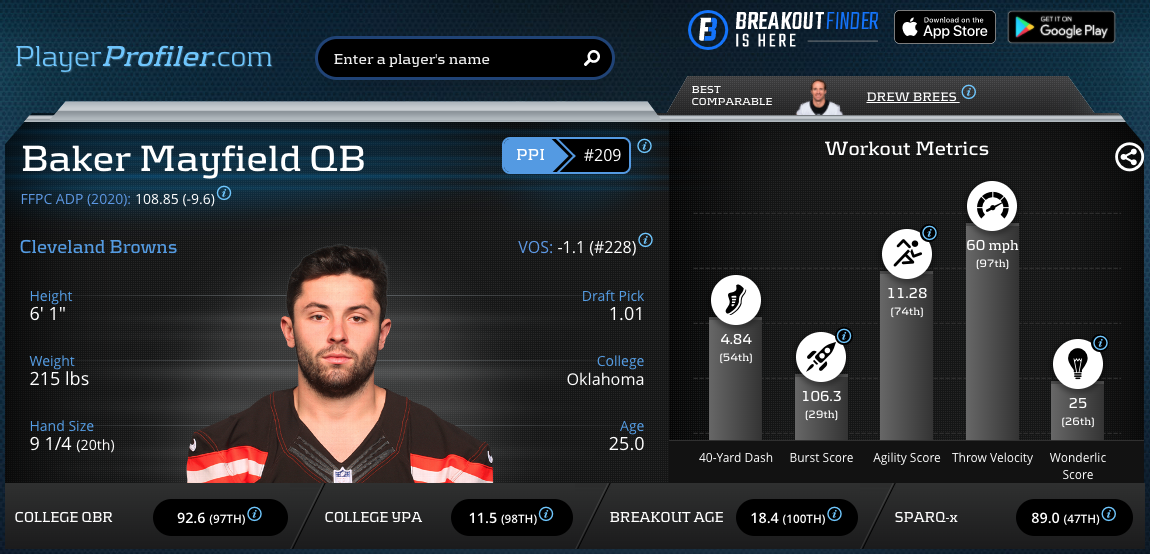Open the Google Play download badge
The width and height of the screenshot is (1150, 554).
click(1060, 27)
